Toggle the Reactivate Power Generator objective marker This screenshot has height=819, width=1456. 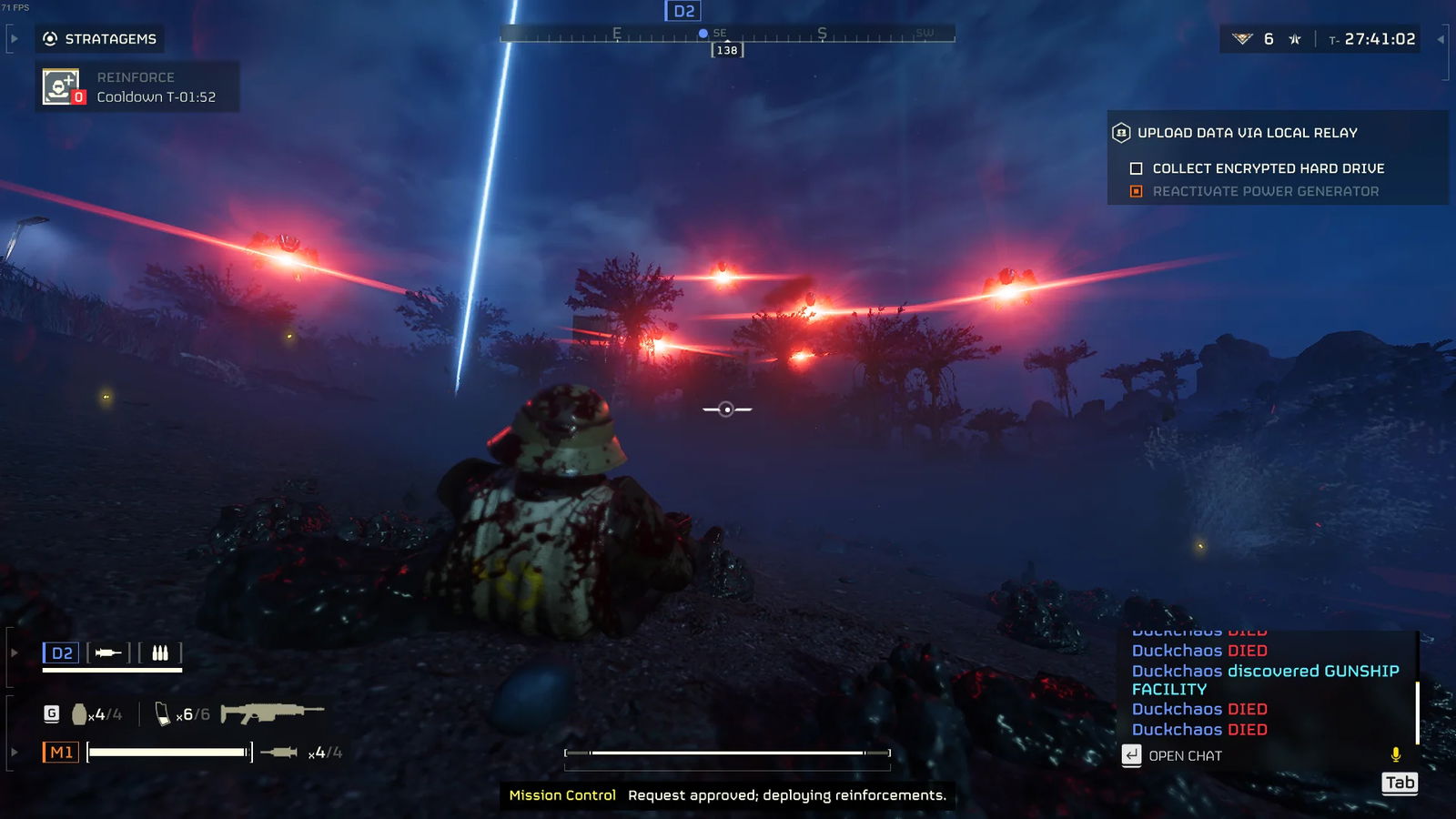coord(1135,191)
